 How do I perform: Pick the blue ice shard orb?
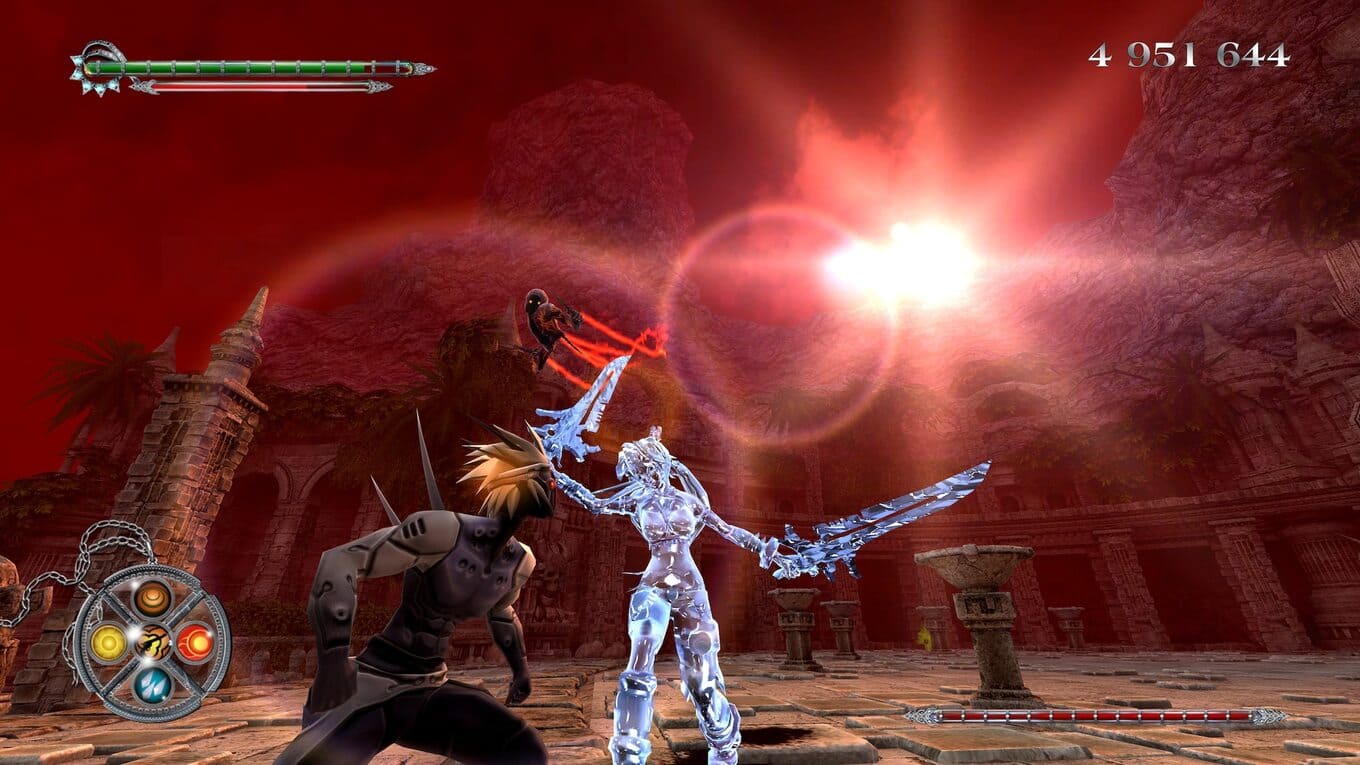tap(153, 684)
